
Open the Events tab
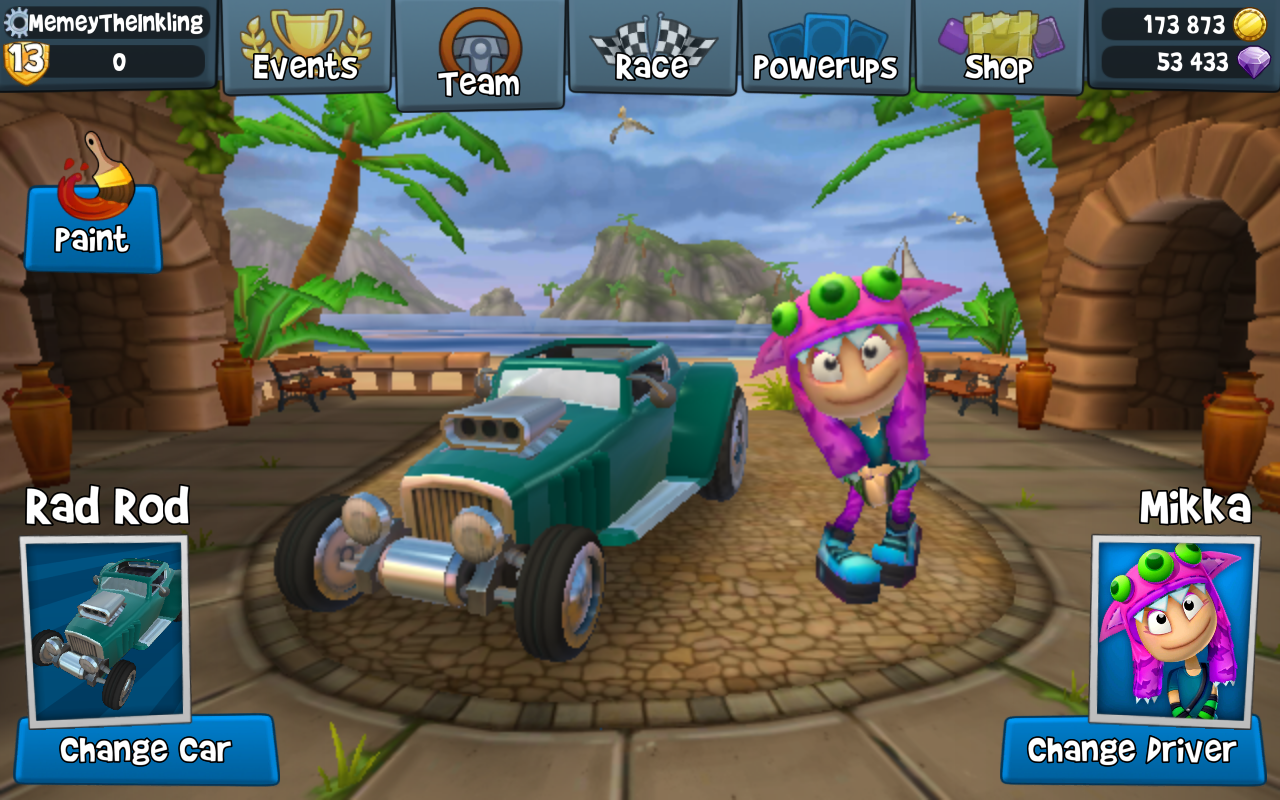[305, 47]
